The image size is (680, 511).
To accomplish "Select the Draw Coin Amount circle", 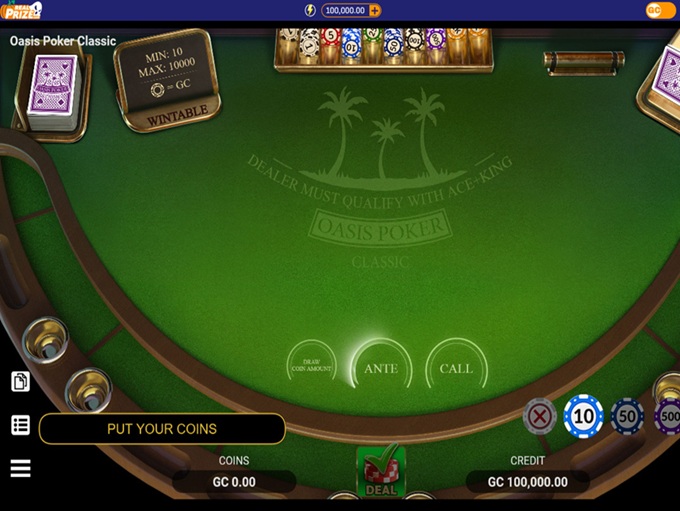I will point(311,365).
